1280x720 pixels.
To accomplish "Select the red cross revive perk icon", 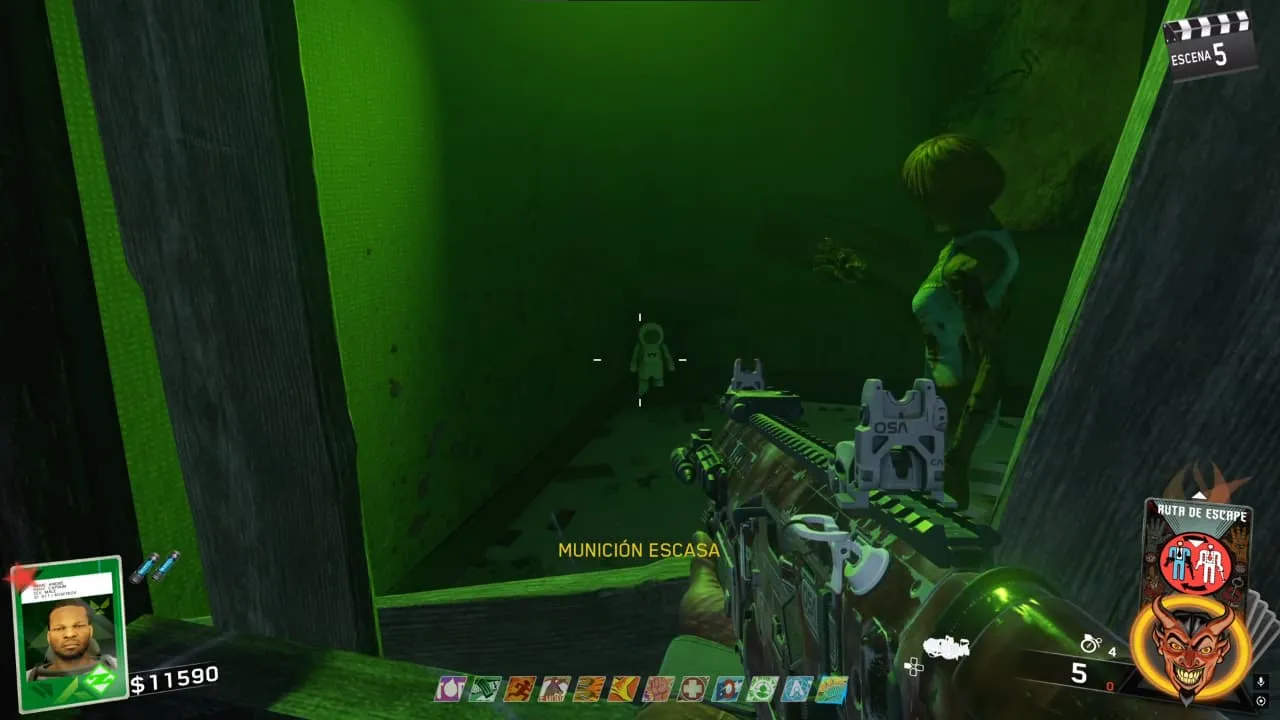I will 693,688.
